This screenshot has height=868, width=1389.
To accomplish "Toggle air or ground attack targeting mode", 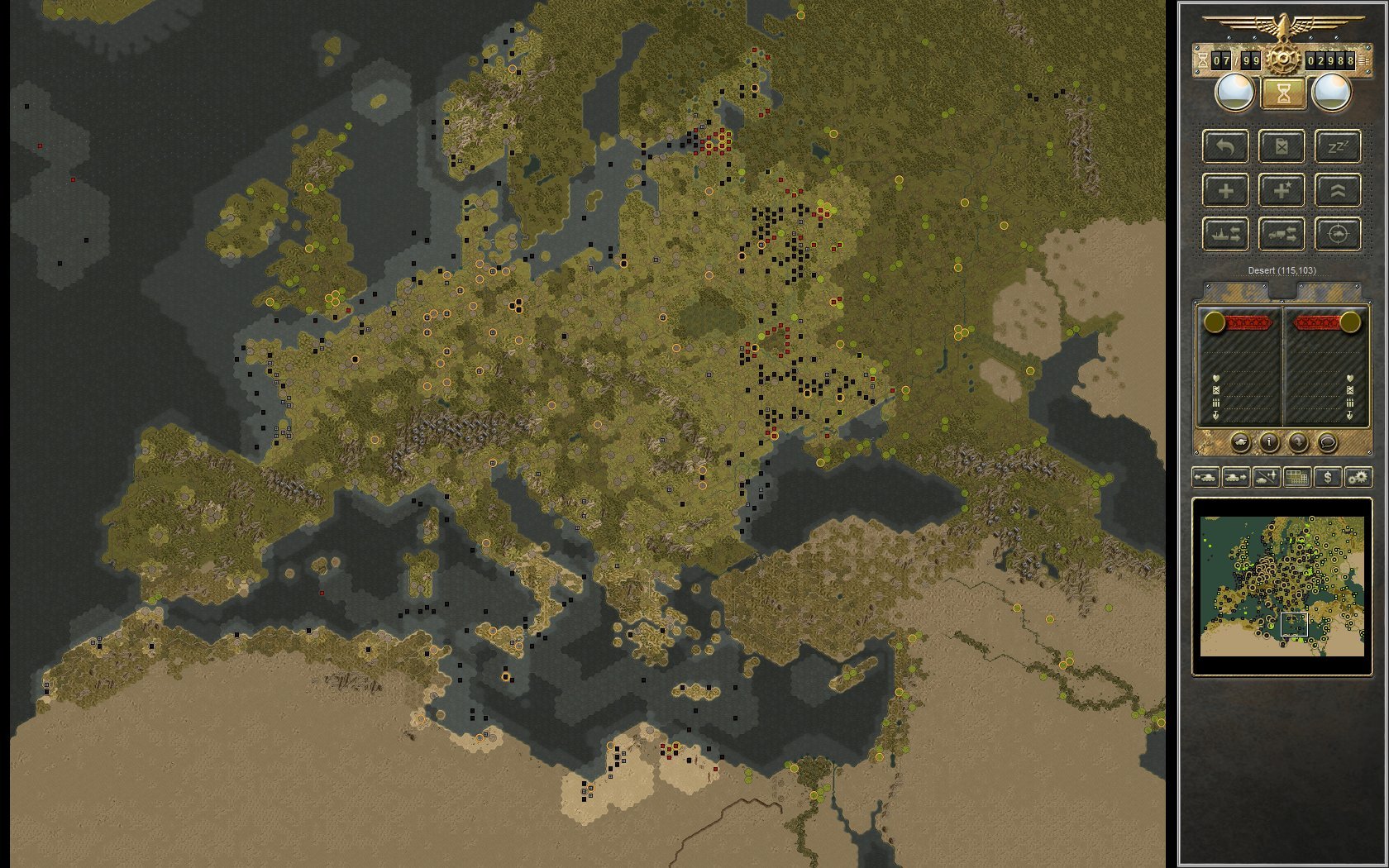I will (1338, 234).
